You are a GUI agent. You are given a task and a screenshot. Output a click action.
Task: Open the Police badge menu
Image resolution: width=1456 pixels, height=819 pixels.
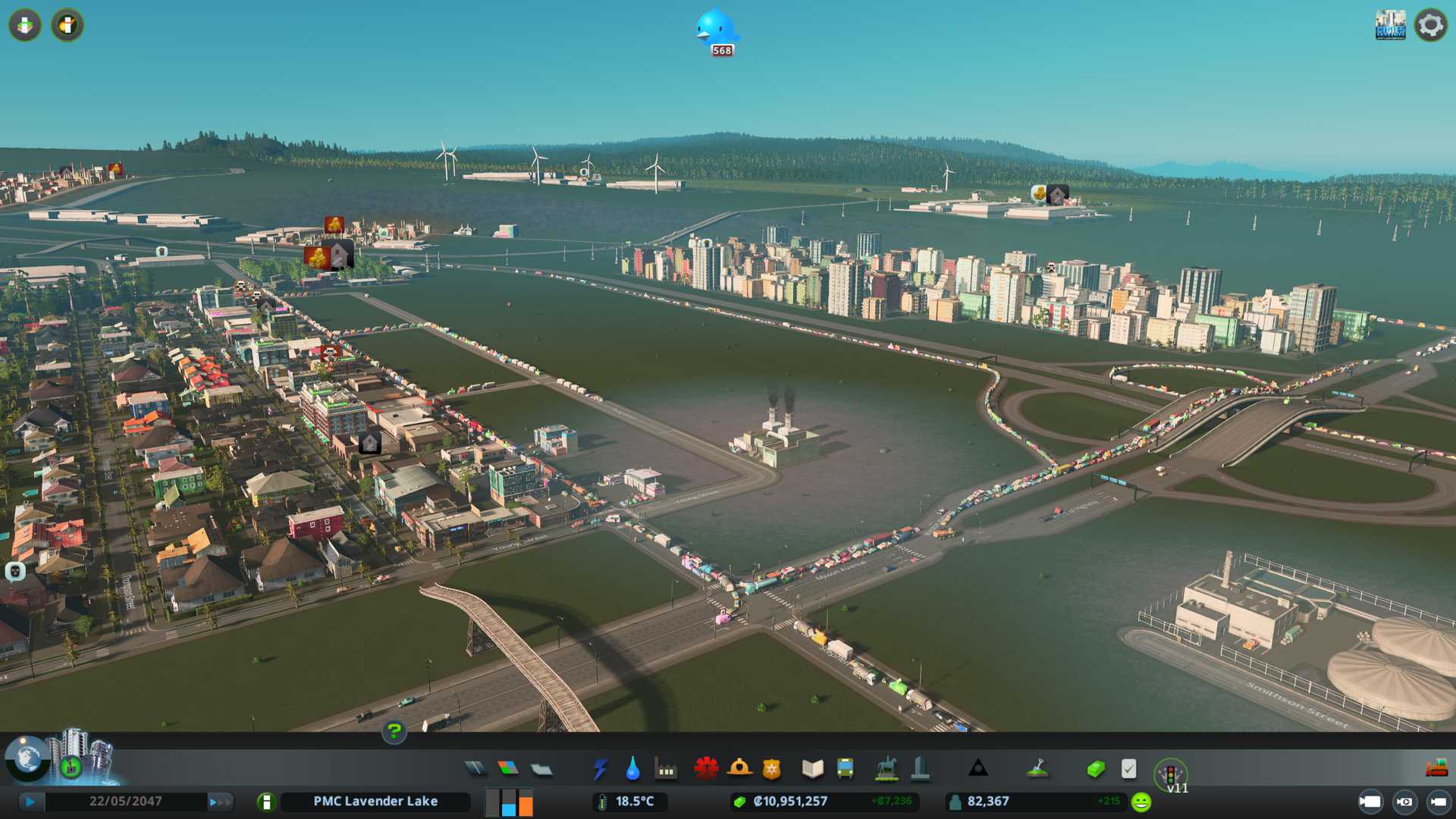pos(771,769)
